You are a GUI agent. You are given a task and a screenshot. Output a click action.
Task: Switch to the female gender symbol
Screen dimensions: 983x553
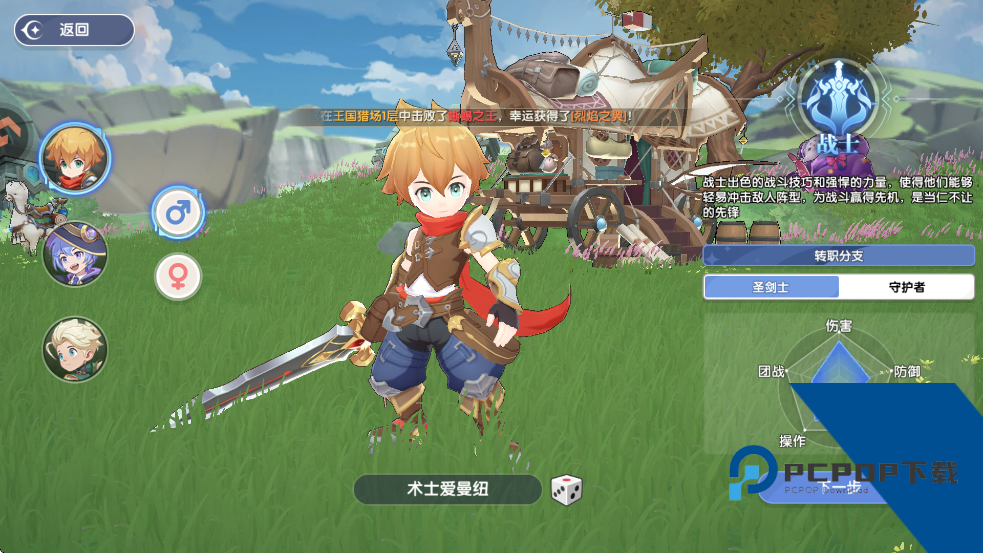[x=178, y=277]
